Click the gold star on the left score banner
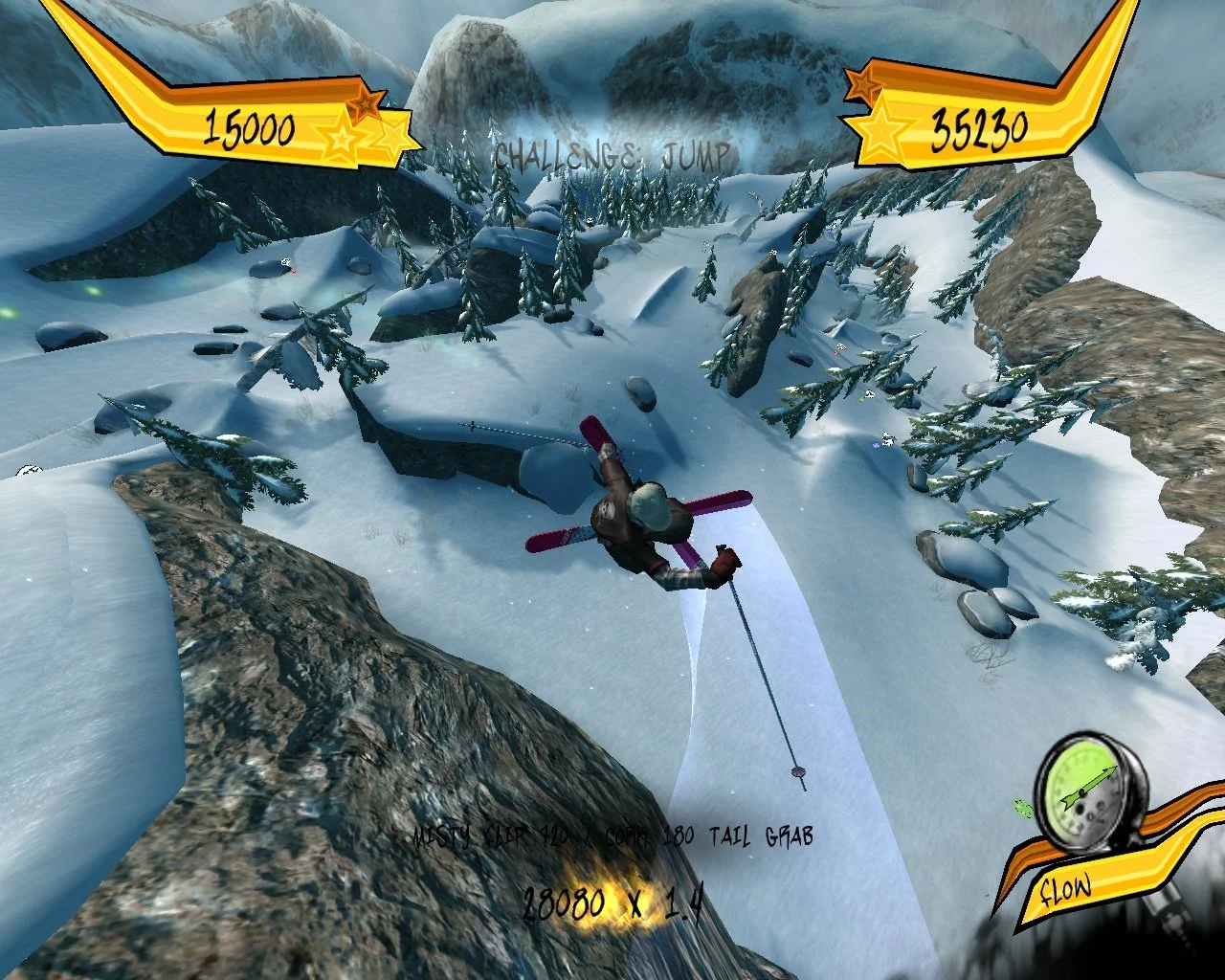 pos(342,141)
